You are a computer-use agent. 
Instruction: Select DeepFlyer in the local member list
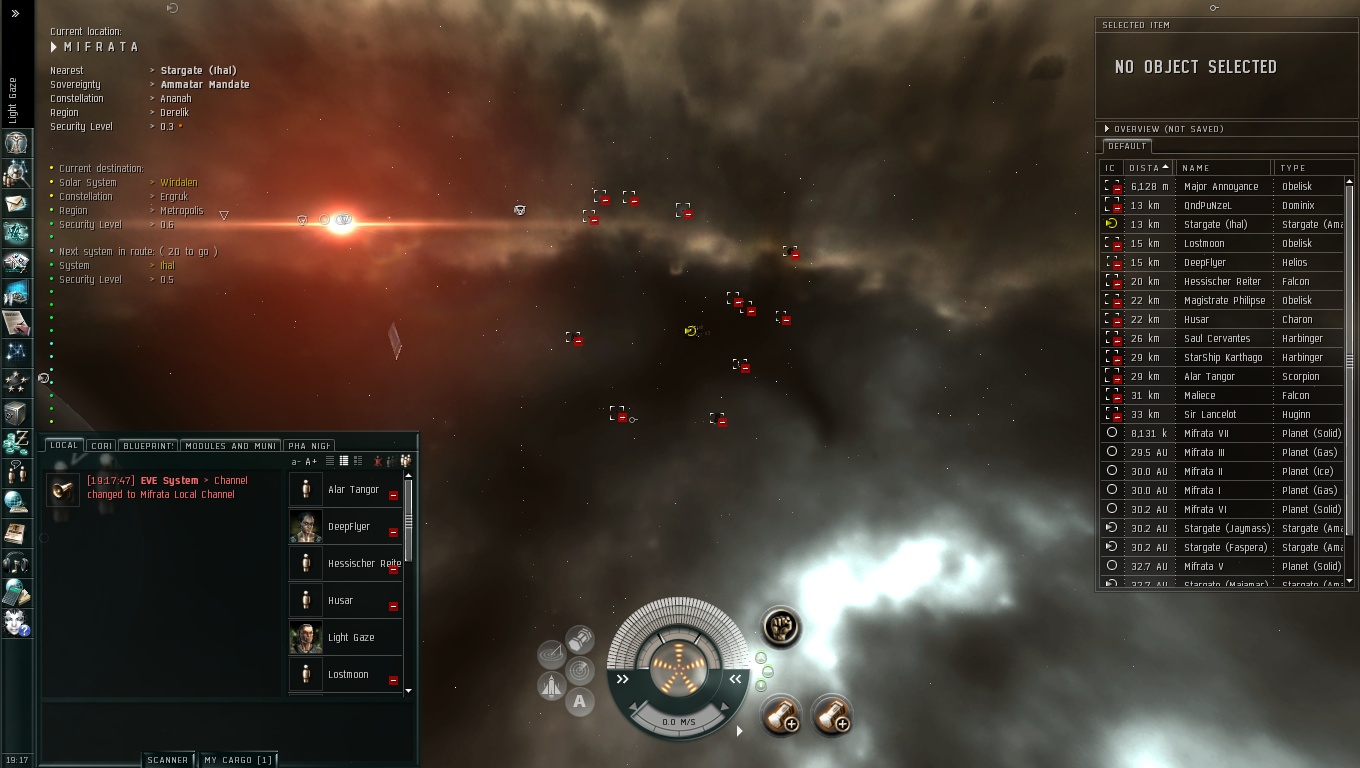348,526
